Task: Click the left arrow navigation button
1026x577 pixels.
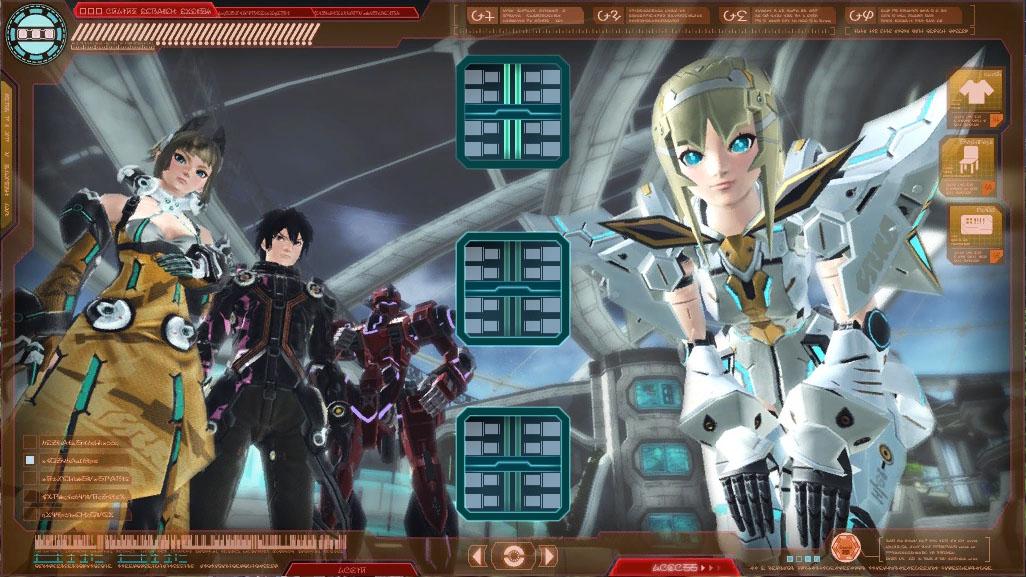Action: click(479, 556)
